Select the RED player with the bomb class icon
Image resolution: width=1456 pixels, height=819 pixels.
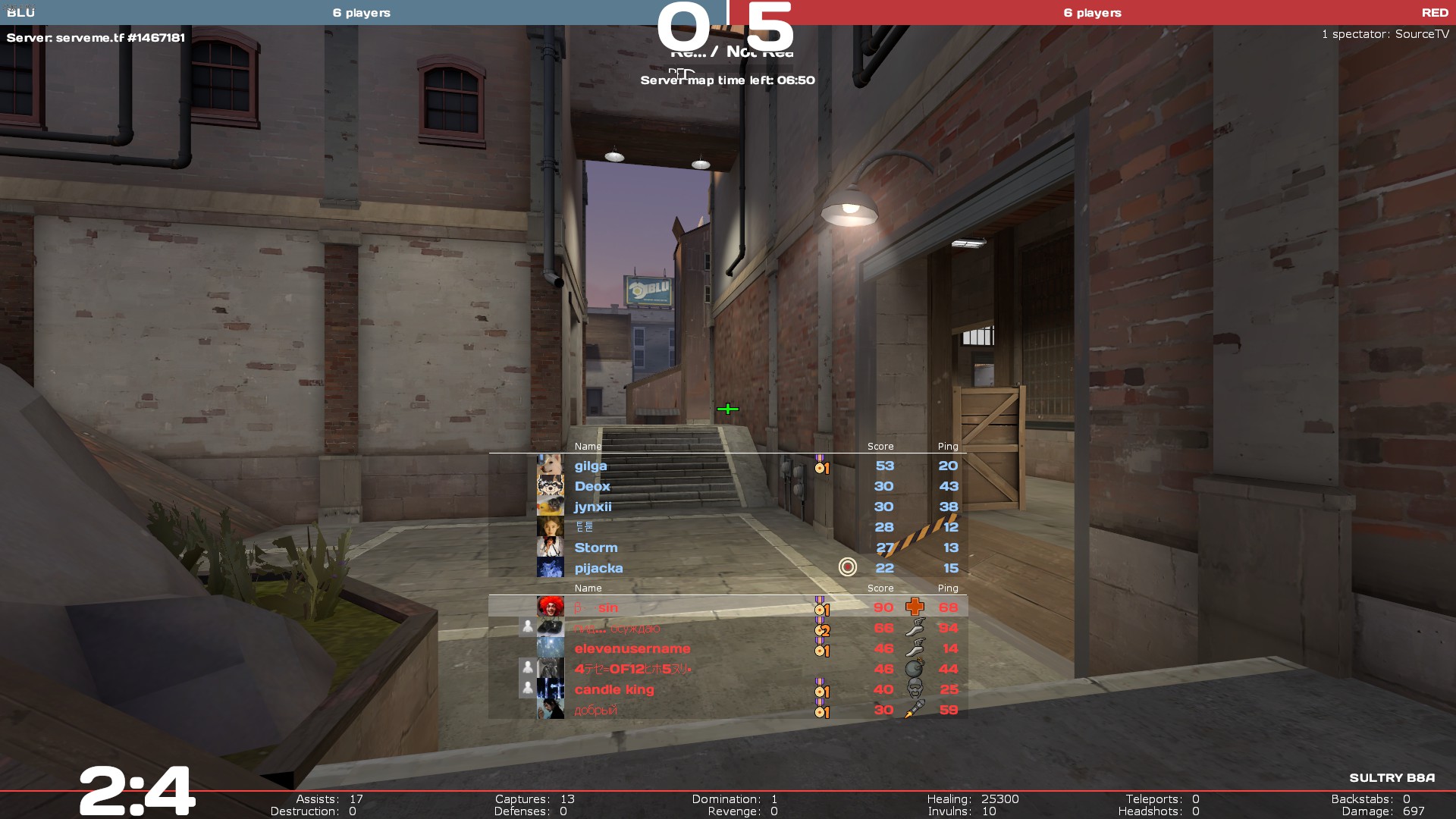(632, 670)
